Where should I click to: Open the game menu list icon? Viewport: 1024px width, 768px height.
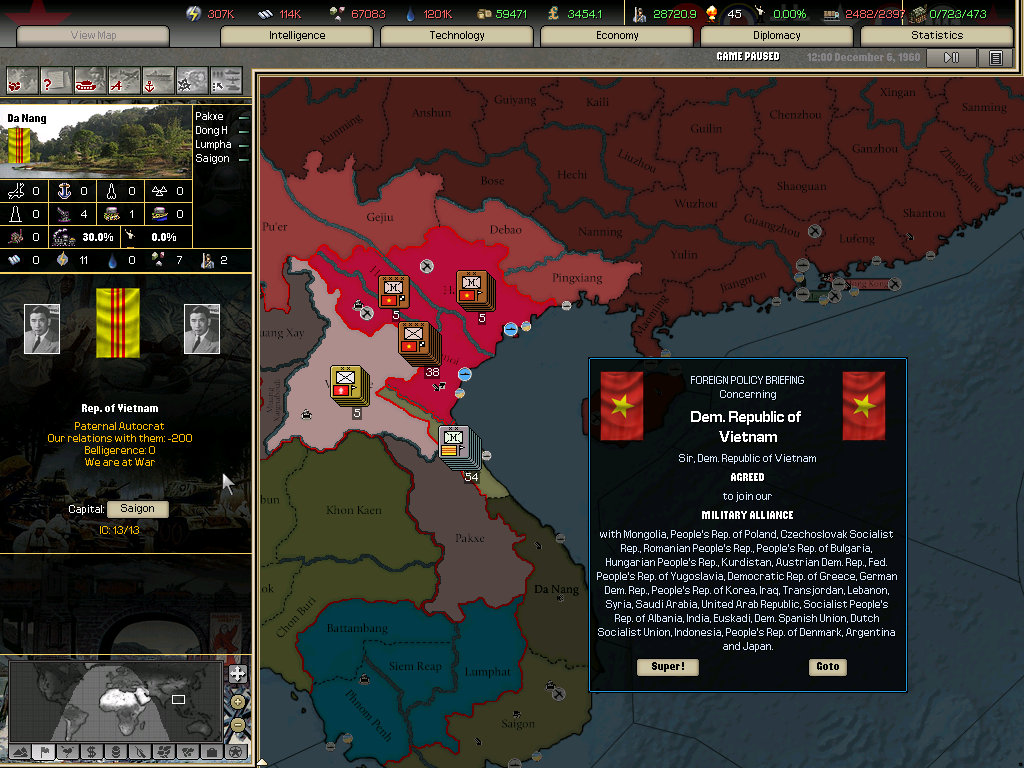(x=995, y=58)
